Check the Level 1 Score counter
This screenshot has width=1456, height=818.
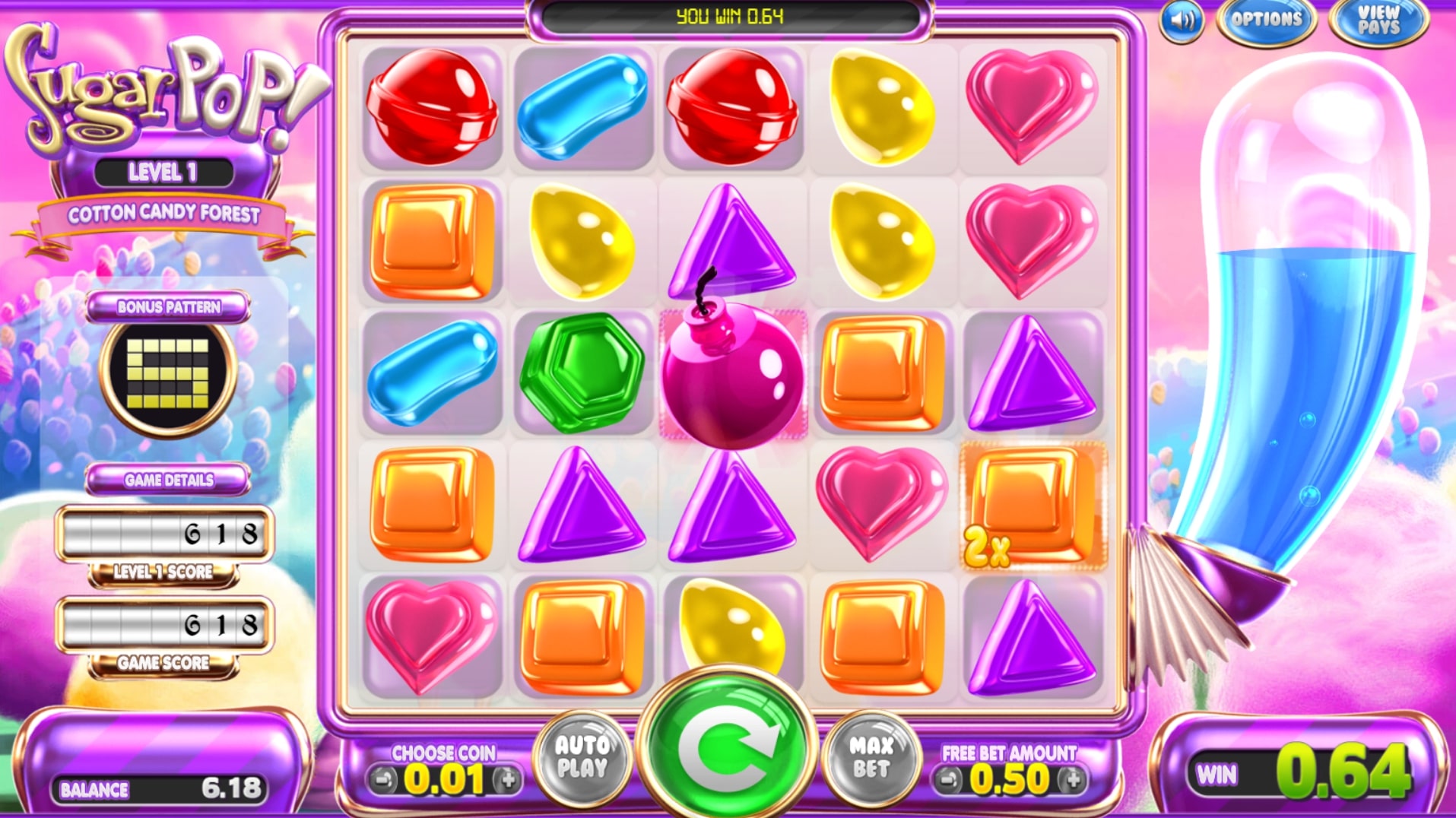click(166, 532)
